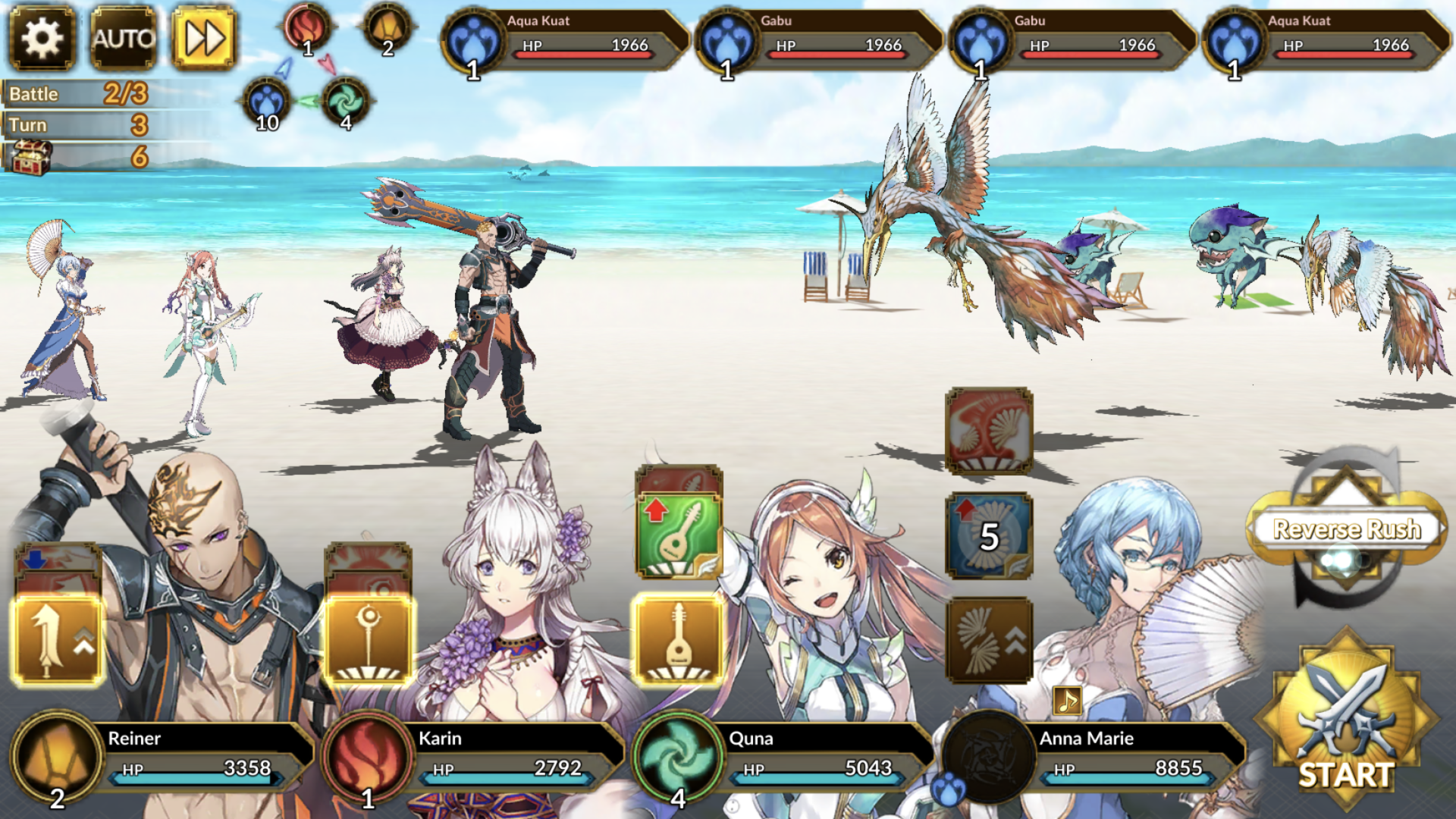Image resolution: width=1456 pixels, height=819 pixels.
Task: Choose Karin's golden staff skill card
Action: tap(369, 641)
